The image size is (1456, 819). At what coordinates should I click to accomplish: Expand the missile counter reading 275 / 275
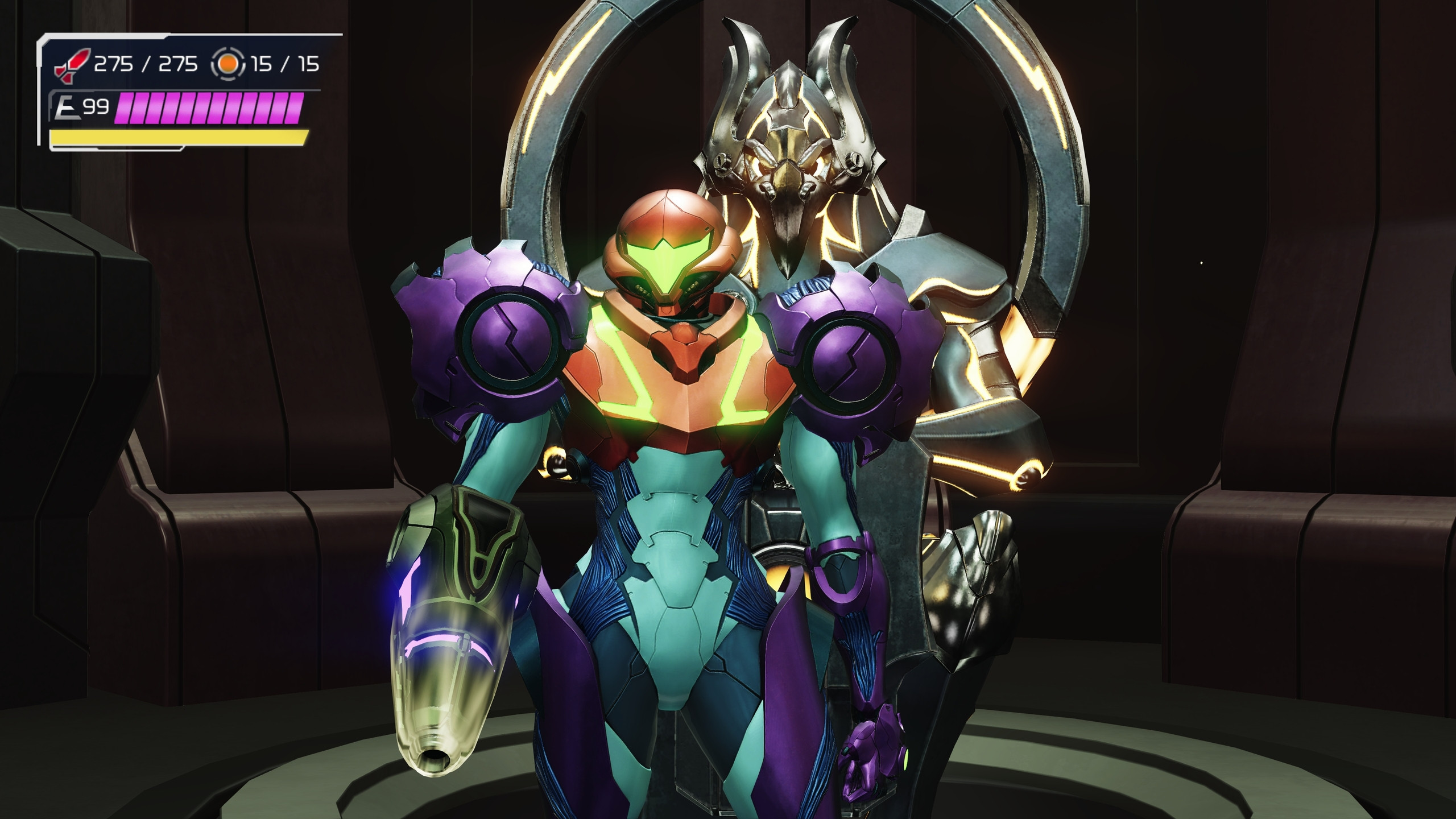(x=145, y=64)
